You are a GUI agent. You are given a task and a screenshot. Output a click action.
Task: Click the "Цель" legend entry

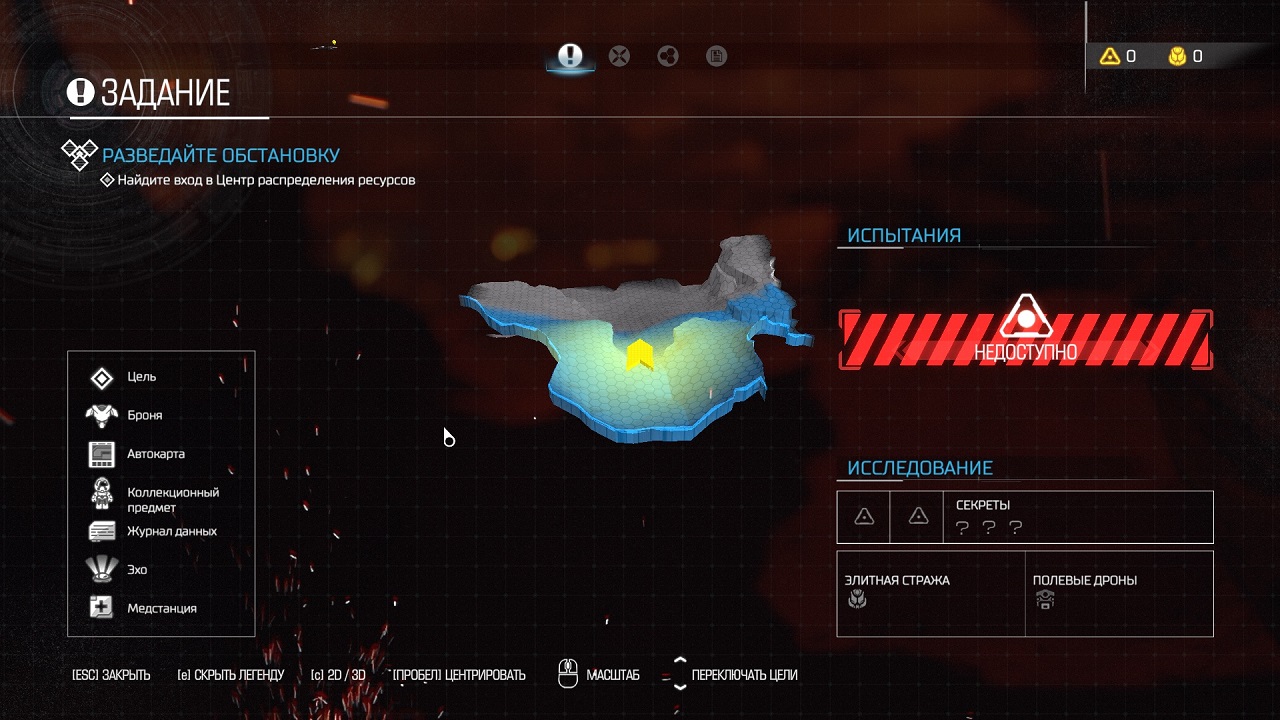141,377
